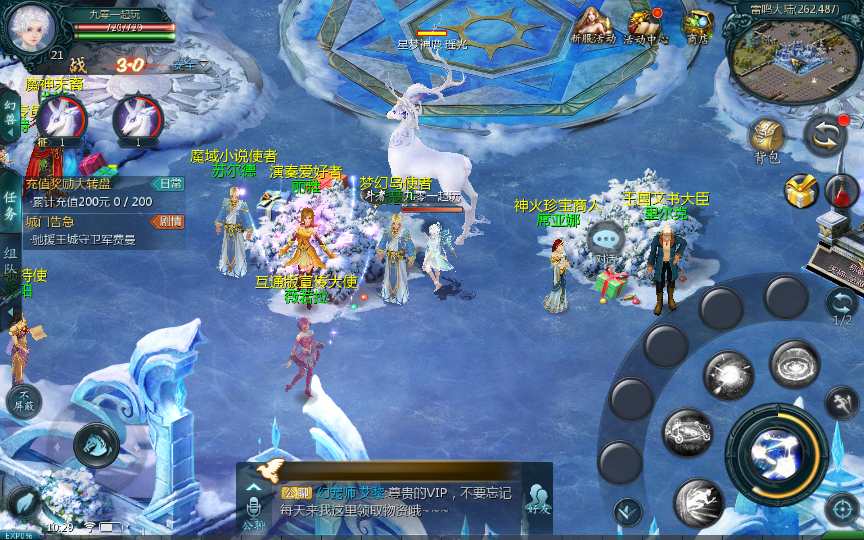
Task: Open the golden gift box icon
Action: point(800,190)
